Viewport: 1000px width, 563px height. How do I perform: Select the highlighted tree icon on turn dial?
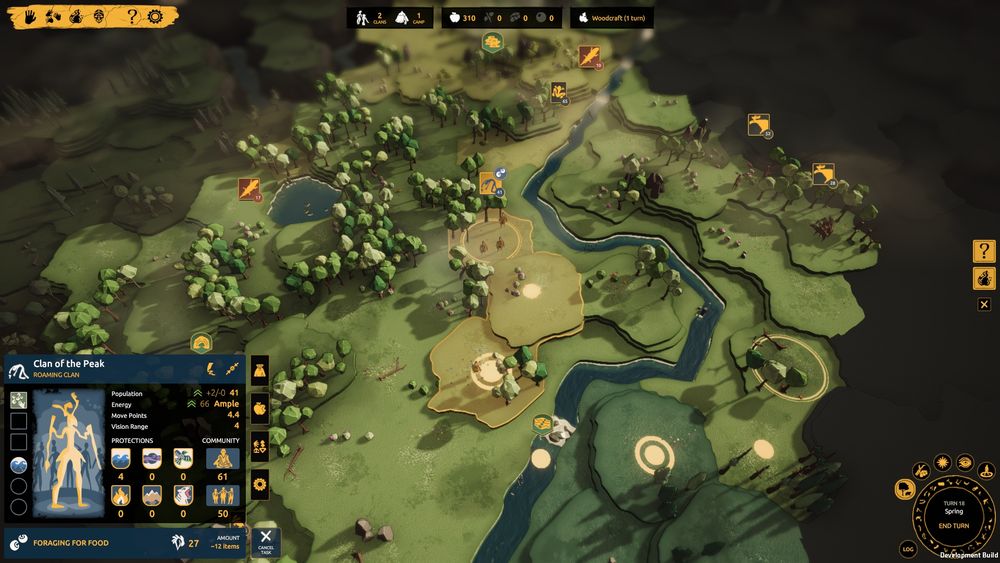point(905,489)
